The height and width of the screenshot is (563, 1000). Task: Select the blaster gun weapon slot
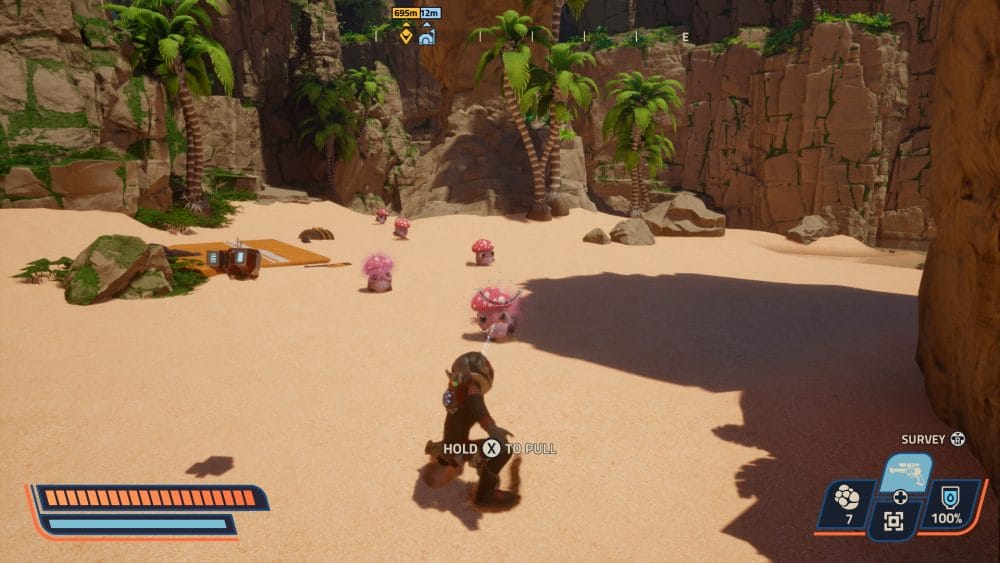point(905,473)
